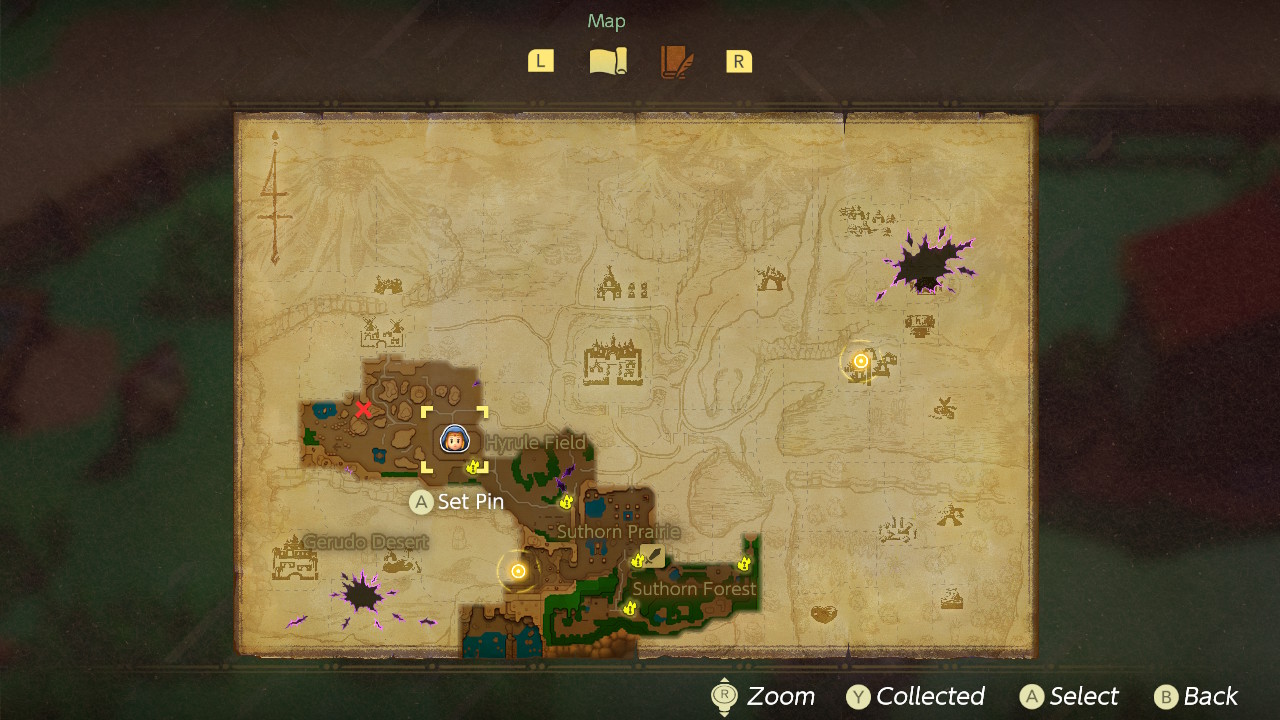The height and width of the screenshot is (720, 1280).
Task: Click the Hyrule Castle landmark icon
Action: tap(614, 360)
